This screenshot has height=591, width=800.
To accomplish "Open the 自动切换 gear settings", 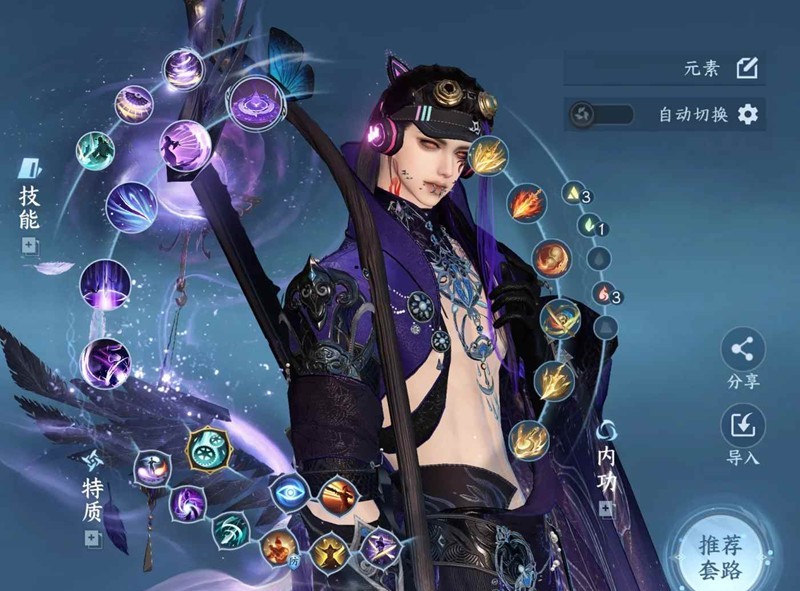I will click(x=748, y=114).
